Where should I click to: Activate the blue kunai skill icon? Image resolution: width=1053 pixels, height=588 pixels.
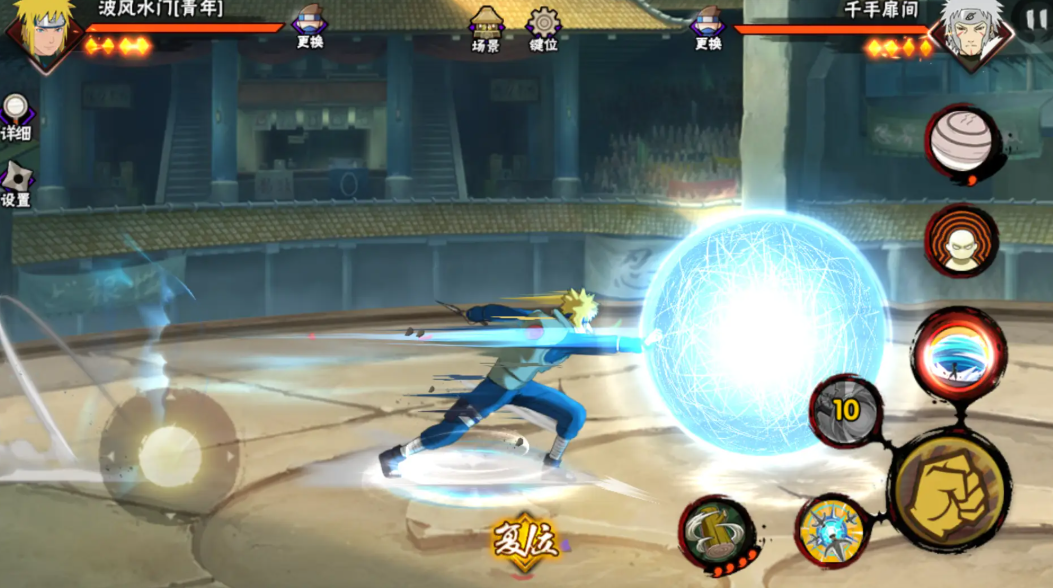[x=833, y=531]
